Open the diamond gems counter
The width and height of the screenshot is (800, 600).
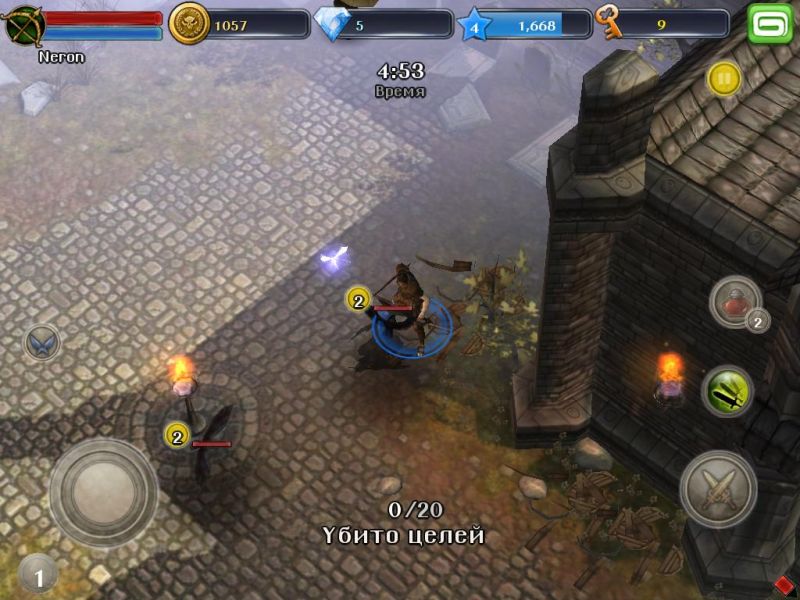point(332,24)
